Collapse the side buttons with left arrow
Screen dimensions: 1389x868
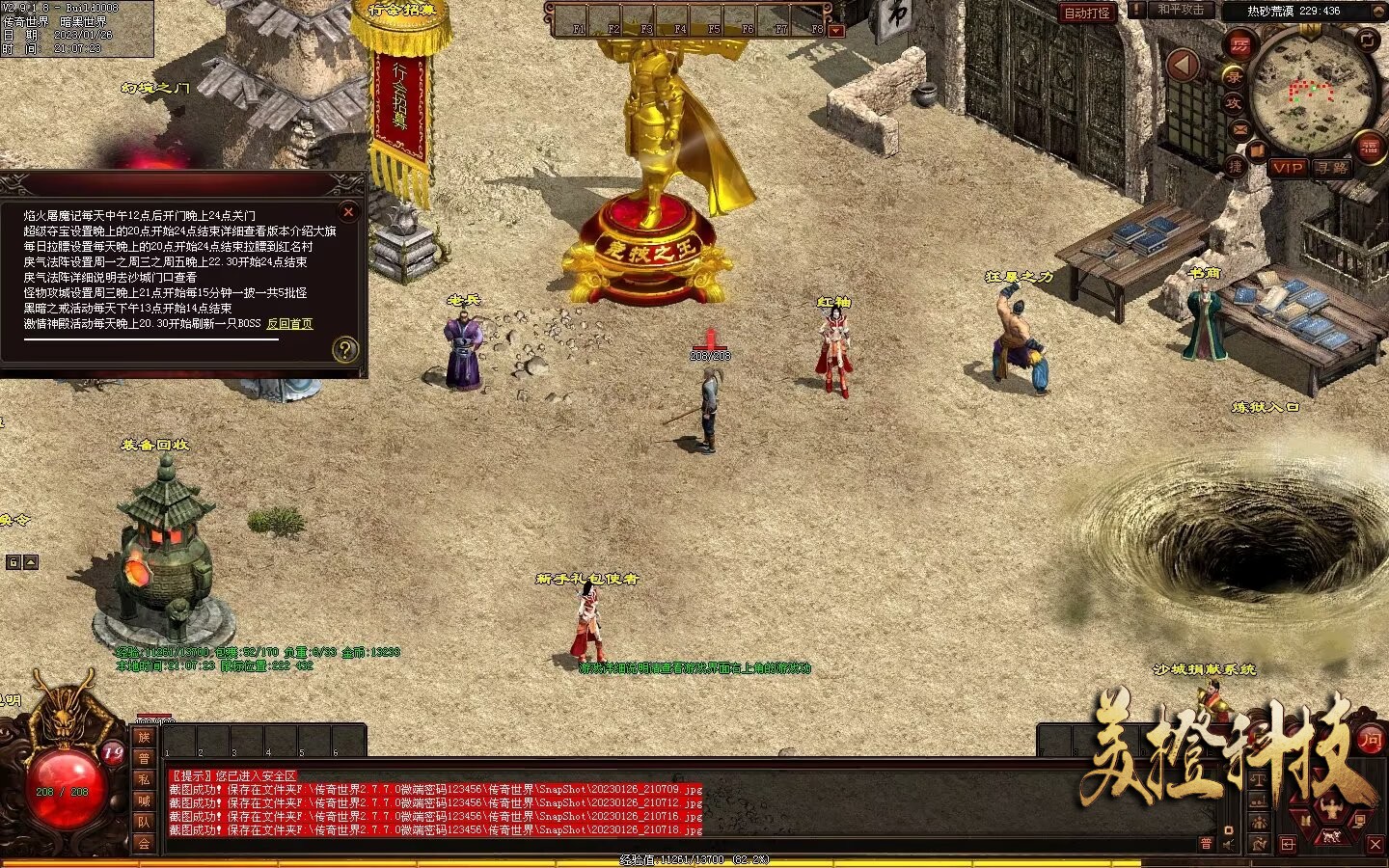point(1183,66)
